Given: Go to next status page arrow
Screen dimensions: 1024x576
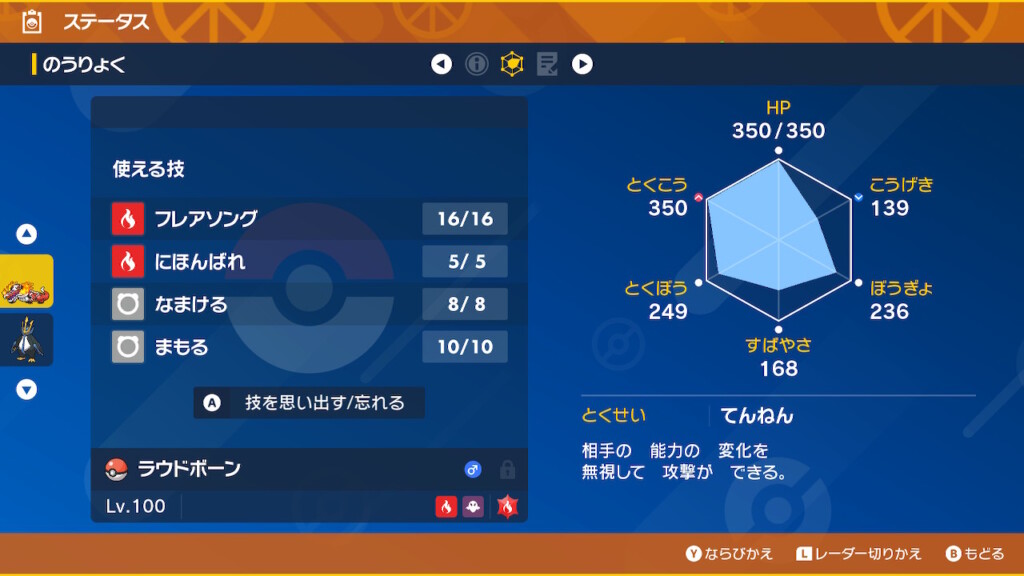Looking at the screenshot, I should (x=582, y=65).
